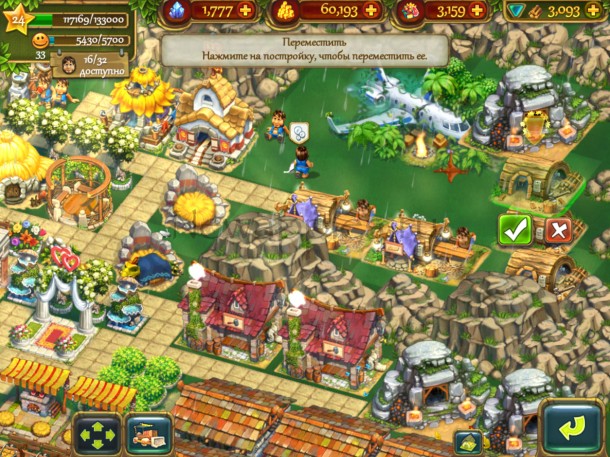This screenshot has width=610, height=457.
Task: Confirm placement with the green checkmark
Action: pyautogui.click(x=515, y=230)
